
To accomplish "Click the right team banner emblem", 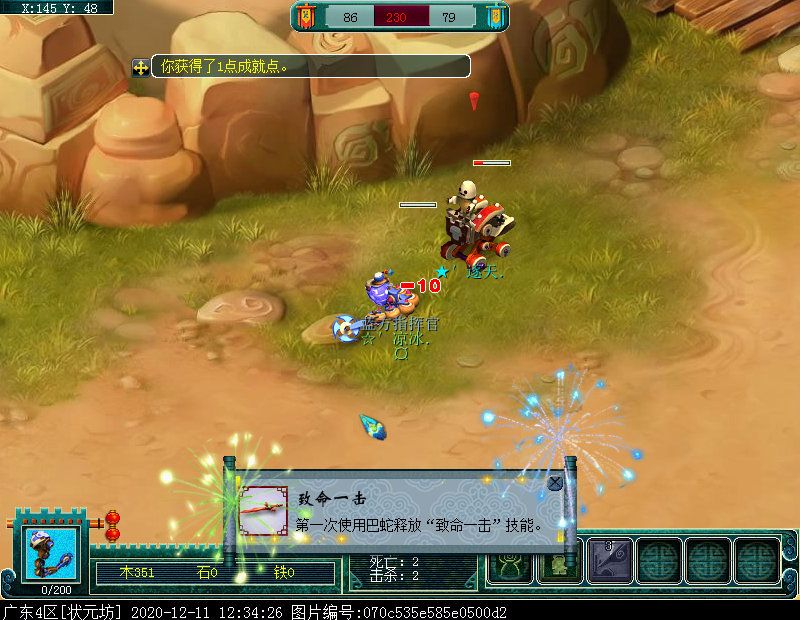I will 493,17.
